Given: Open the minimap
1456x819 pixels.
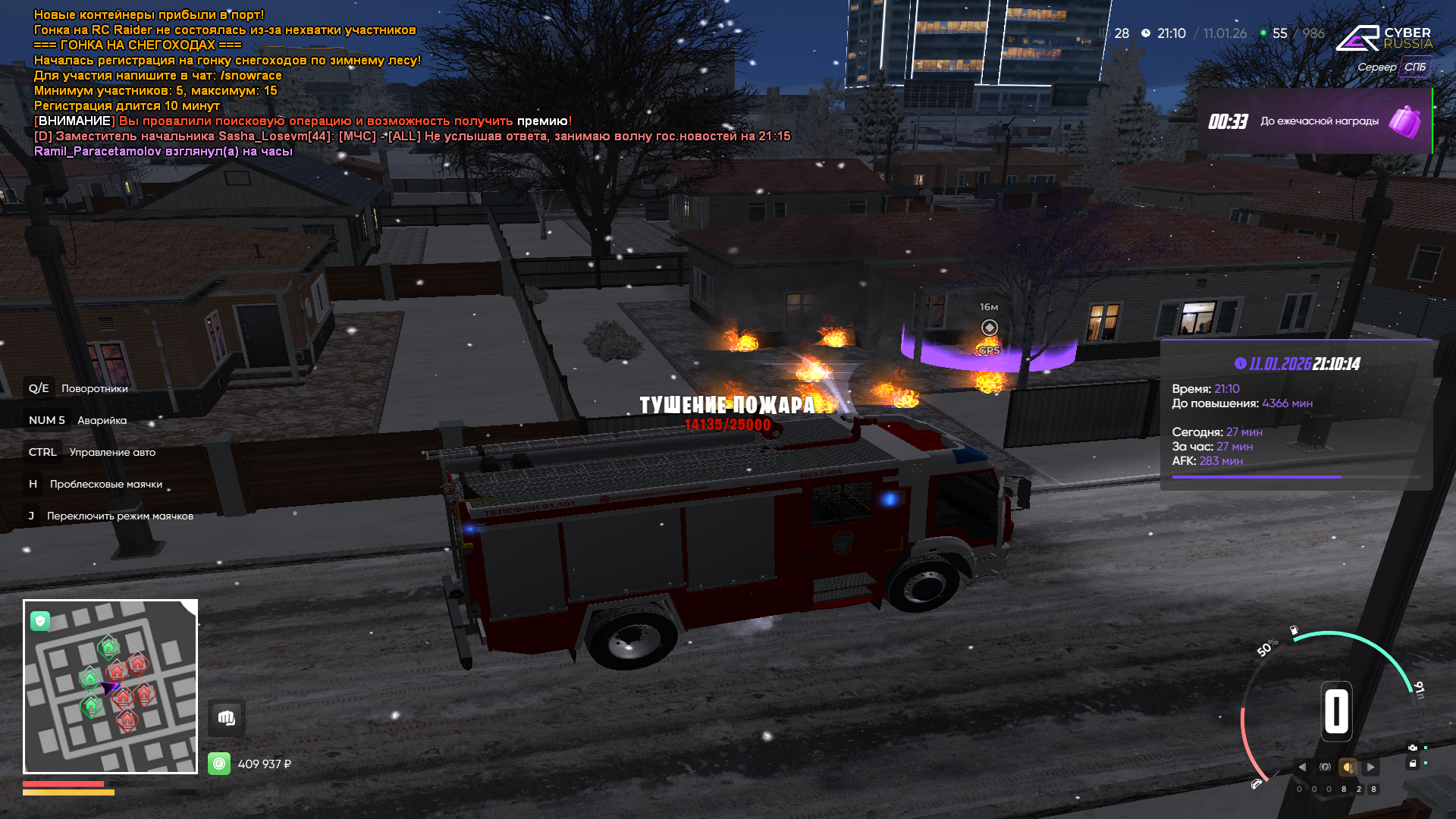Looking at the screenshot, I should point(110,686).
